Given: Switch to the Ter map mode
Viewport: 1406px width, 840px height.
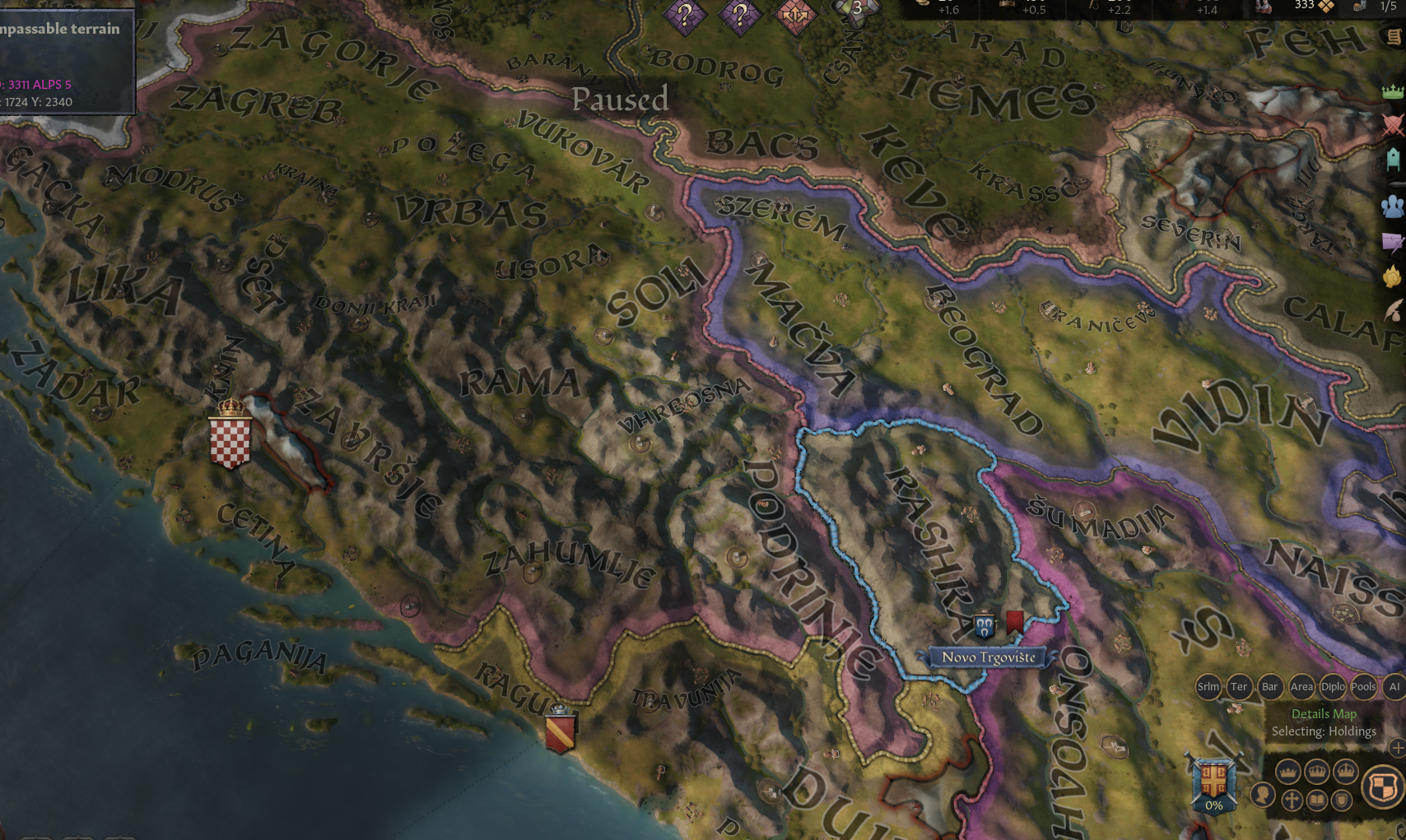Looking at the screenshot, I should 1238,687.
